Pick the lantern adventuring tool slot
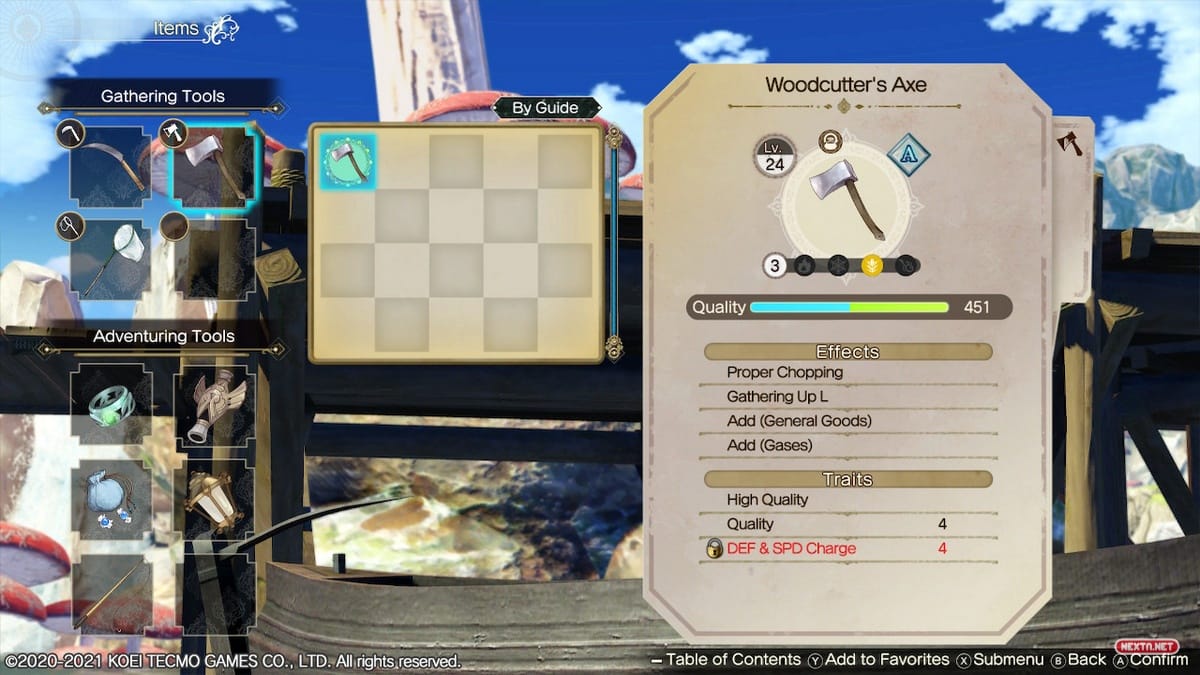The width and height of the screenshot is (1200, 675). coord(215,498)
